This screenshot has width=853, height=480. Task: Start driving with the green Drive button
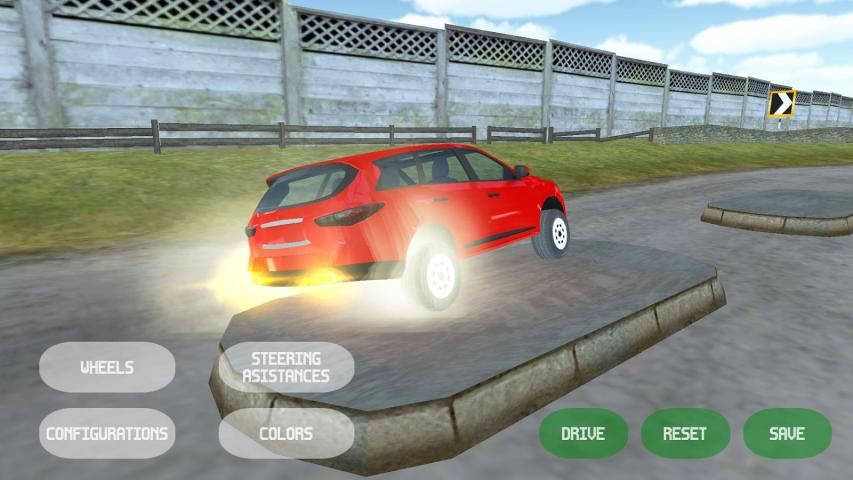pyautogui.click(x=583, y=433)
